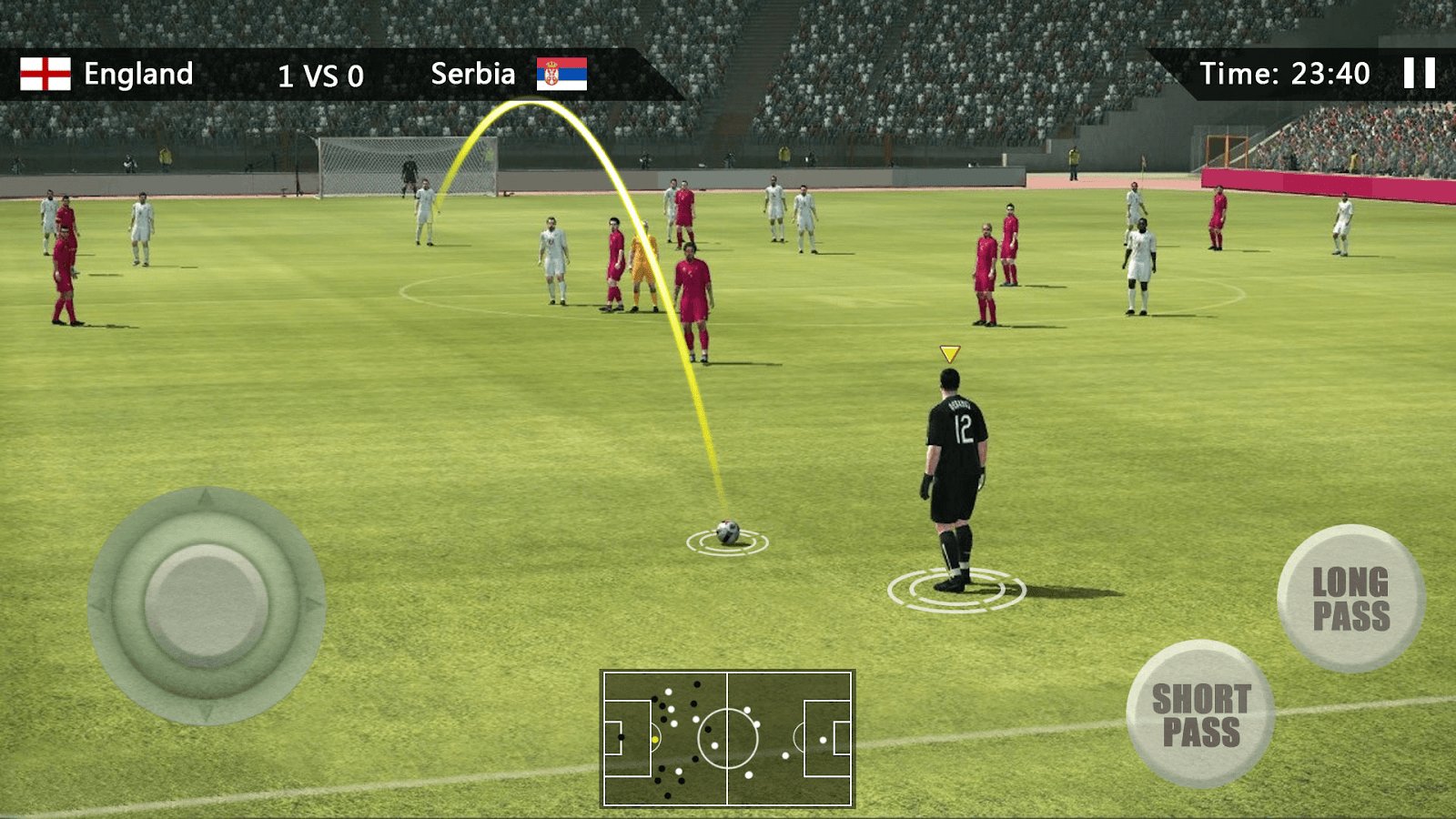Tap the yellow triangle marker above player 12
Viewport: 1456px width, 819px height.
coord(950,352)
